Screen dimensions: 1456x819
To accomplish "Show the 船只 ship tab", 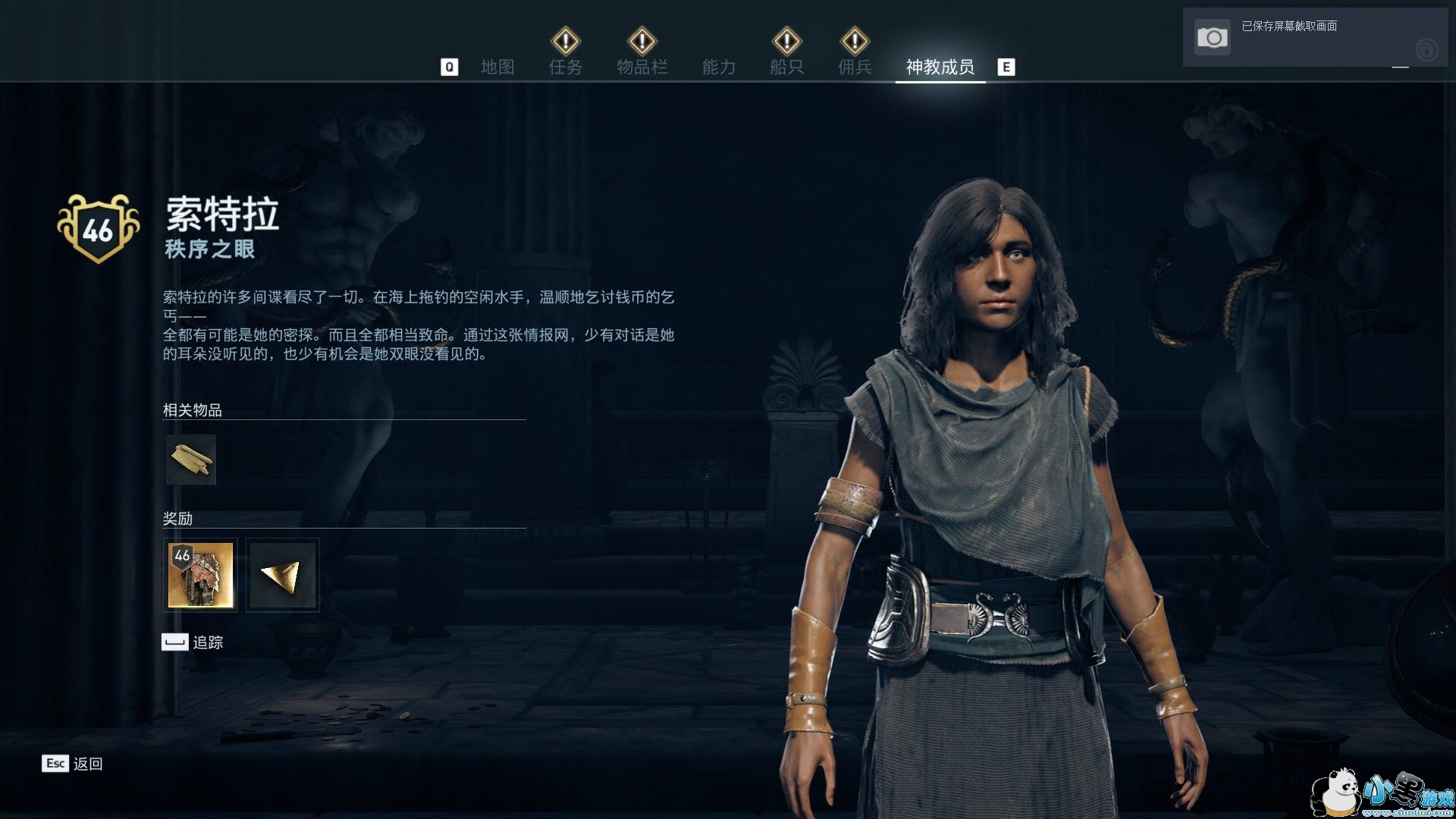I will click(x=786, y=67).
